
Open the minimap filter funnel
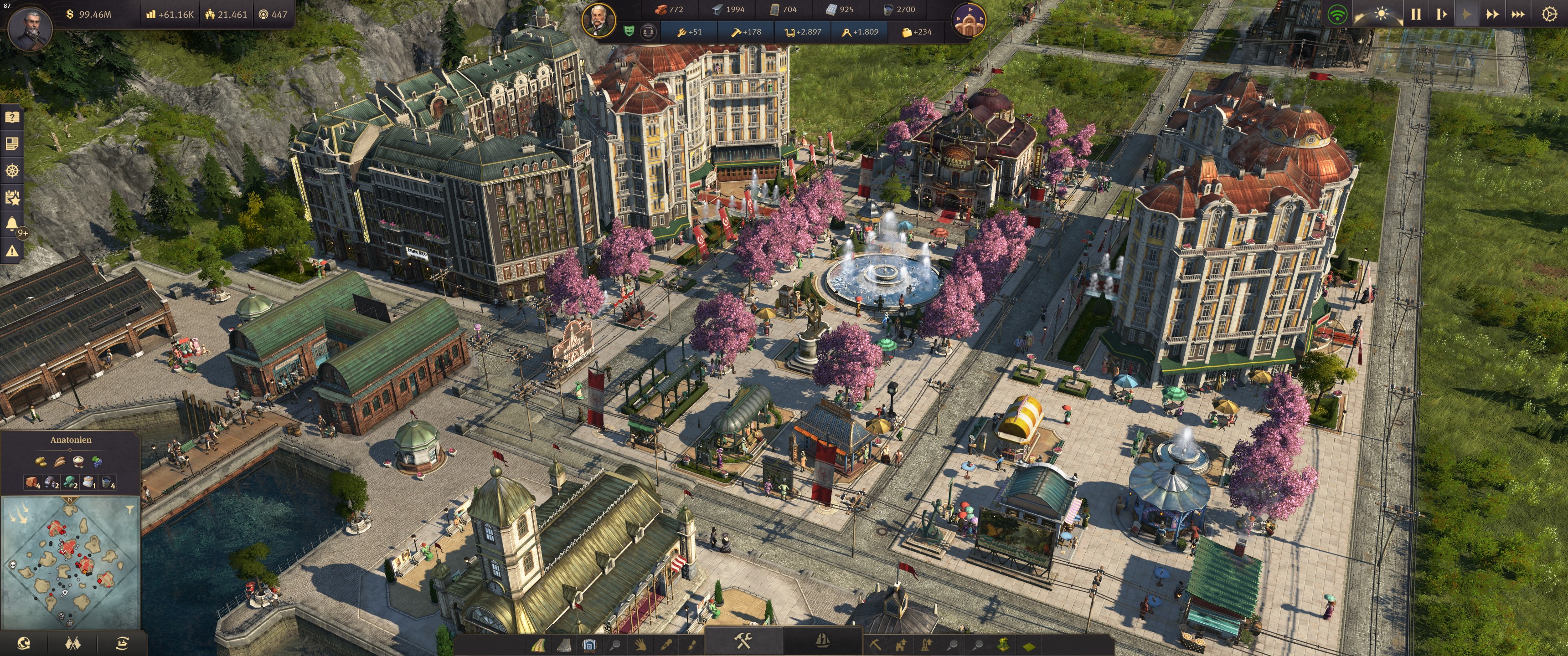129,509
